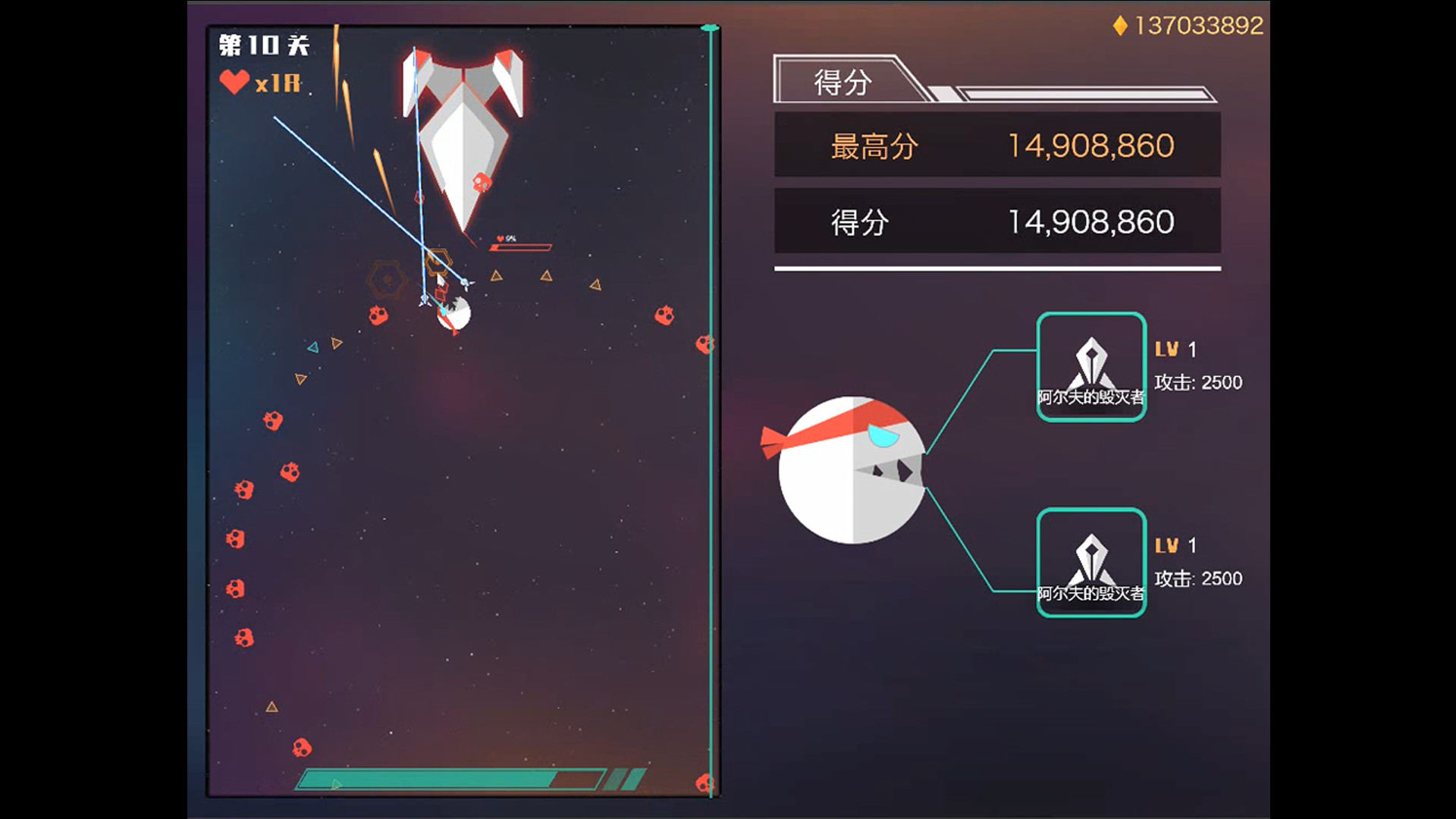
Task: Click the ninja character portrait
Action: (849, 468)
